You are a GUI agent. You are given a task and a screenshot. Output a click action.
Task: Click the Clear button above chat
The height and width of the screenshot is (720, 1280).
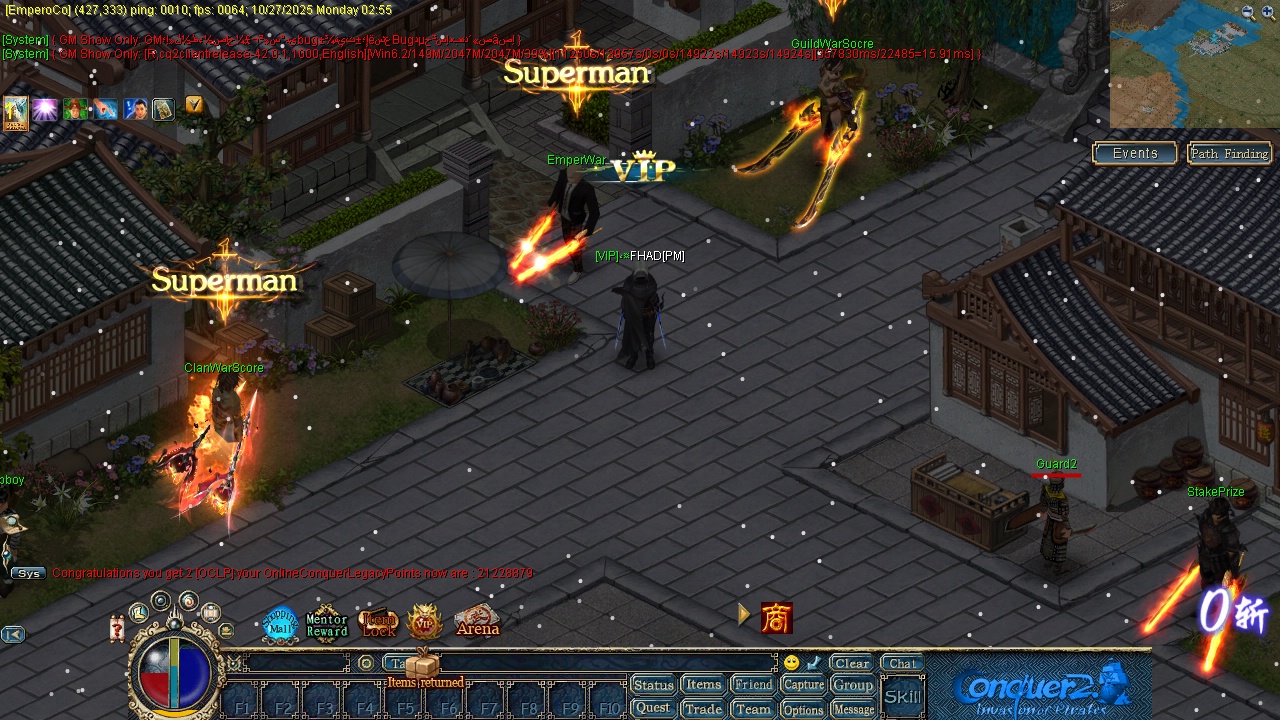tap(850, 662)
